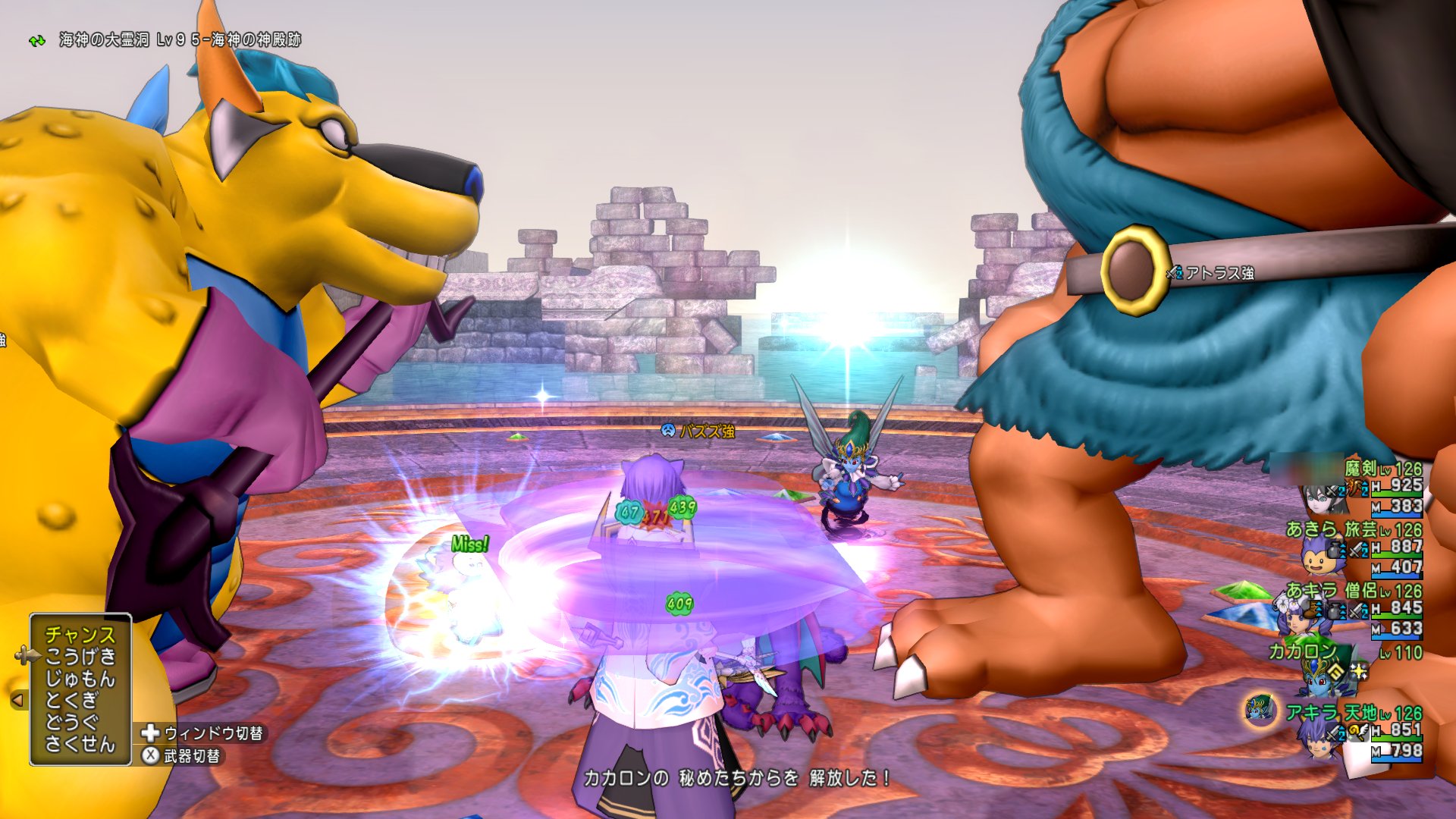The width and height of the screenshot is (1456, 819).
Task: Select the チャンス command
Action: [80, 635]
